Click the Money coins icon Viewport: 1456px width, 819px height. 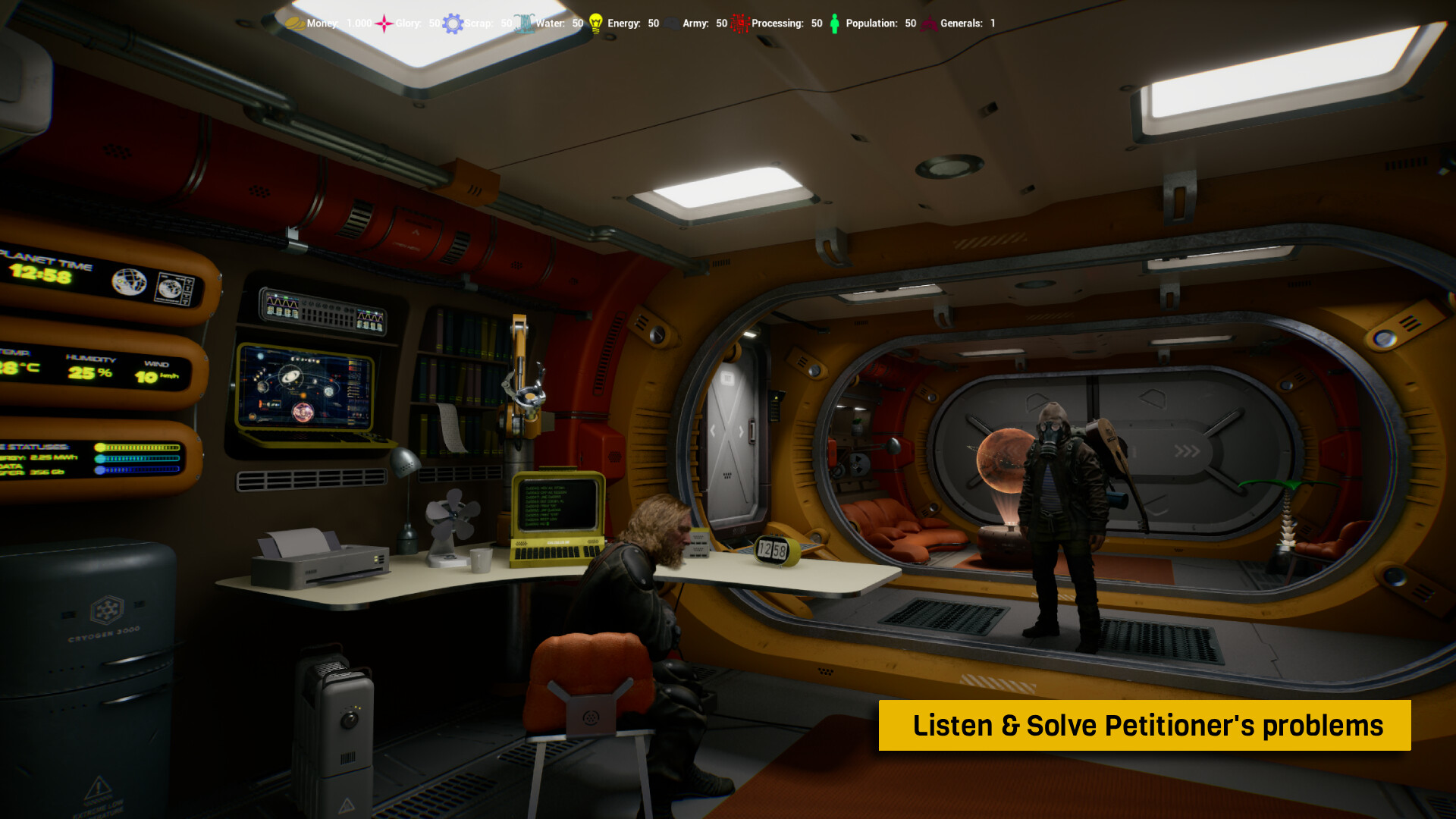tap(295, 24)
